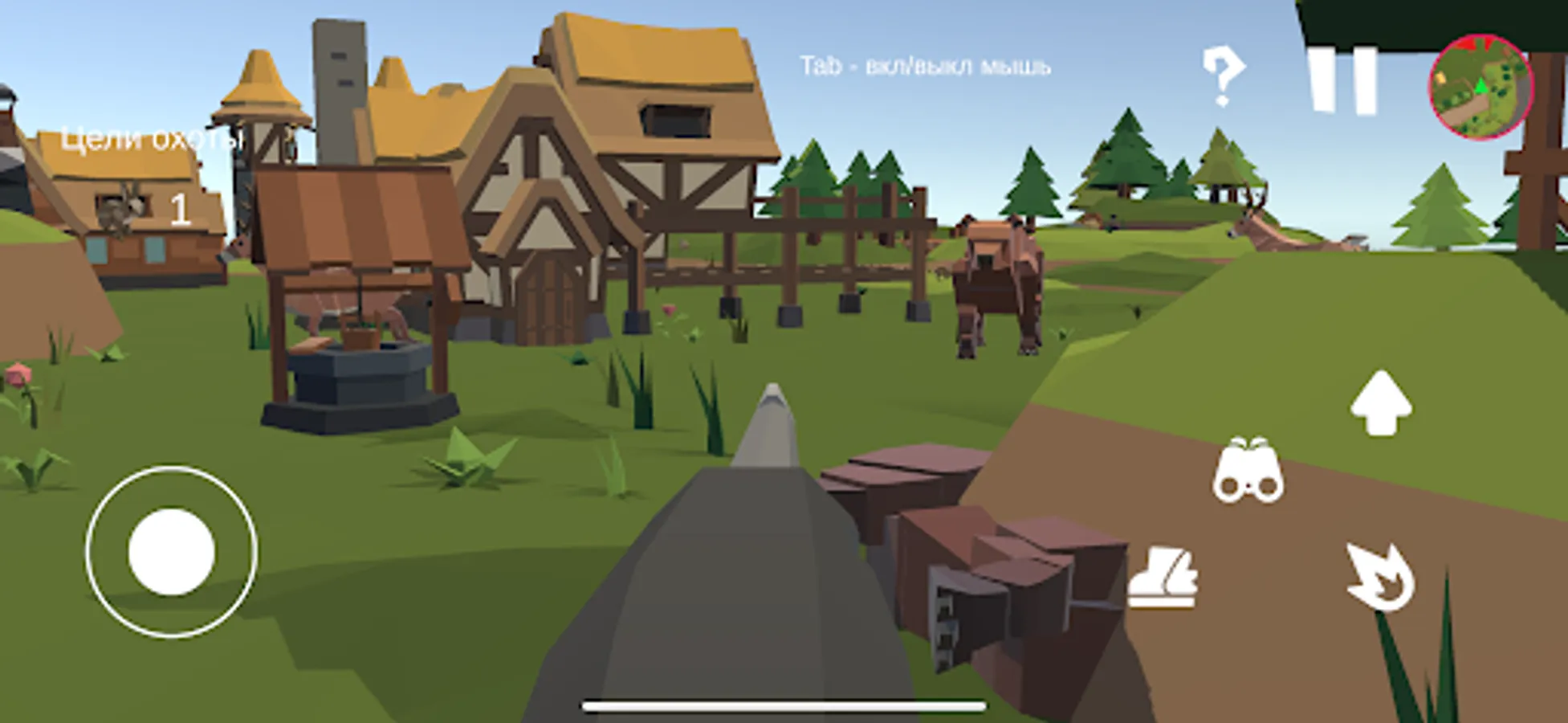The image size is (1568, 723).
Task: Open details under Цели охоты header
Action: click(x=151, y=138)
